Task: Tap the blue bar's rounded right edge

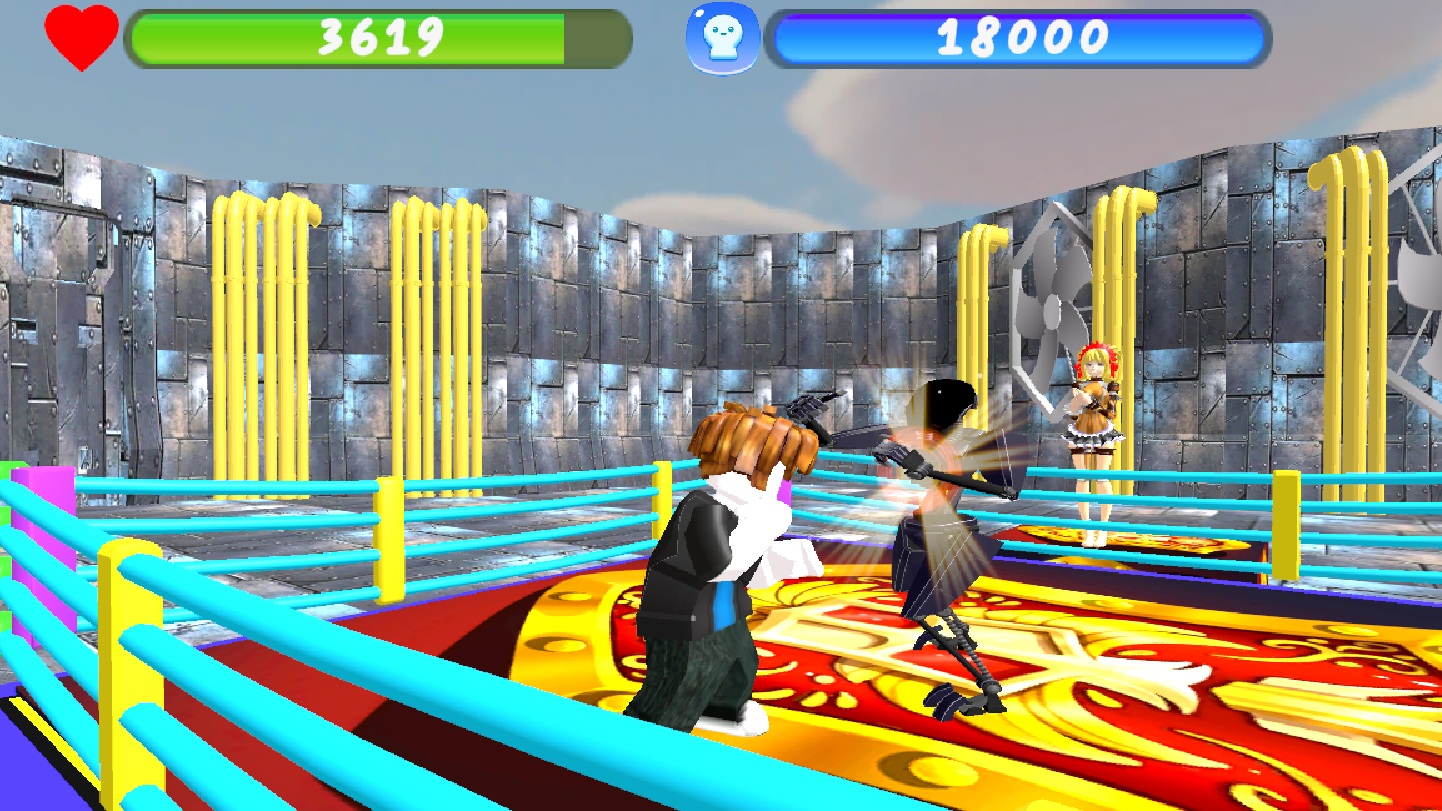Action: [x=1260, y=40]
